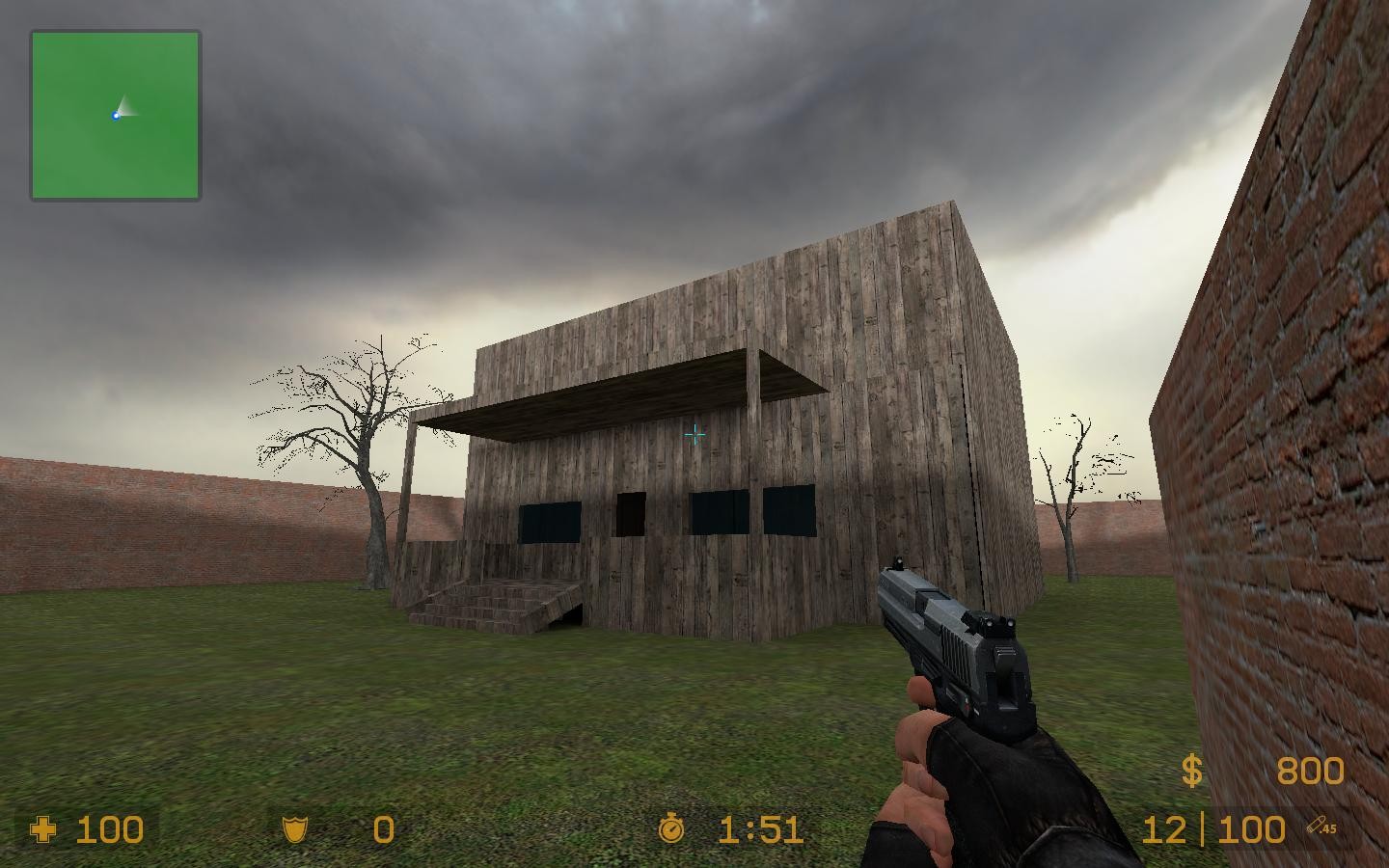Click the blue dot marker on the minimap
1389x868 pixels.
116,114
